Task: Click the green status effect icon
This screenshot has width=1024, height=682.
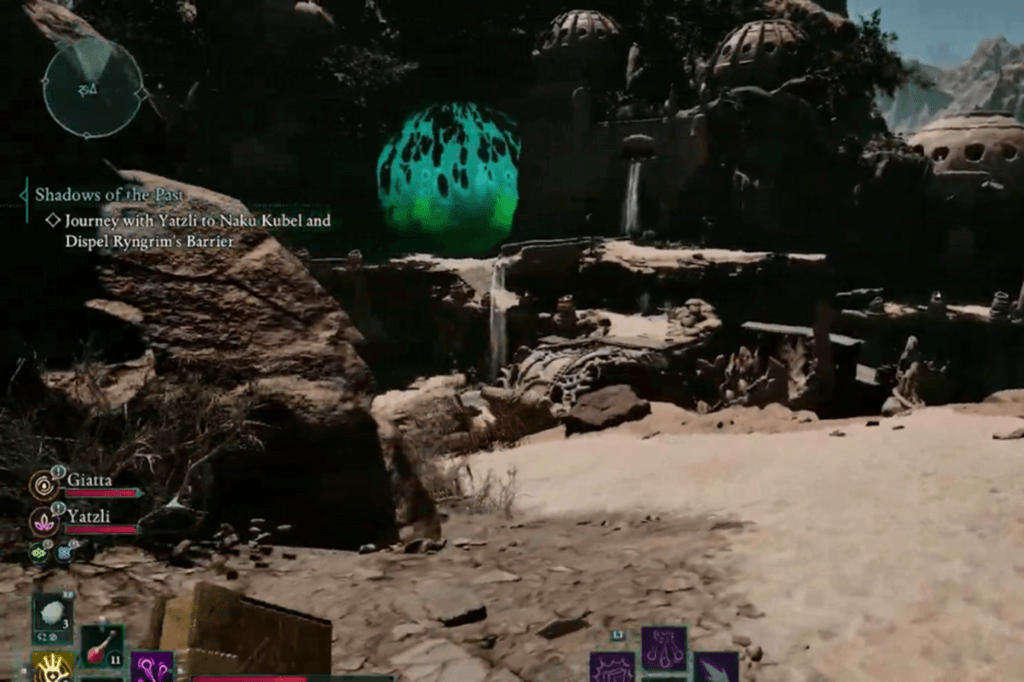Action: pos(39,552)
